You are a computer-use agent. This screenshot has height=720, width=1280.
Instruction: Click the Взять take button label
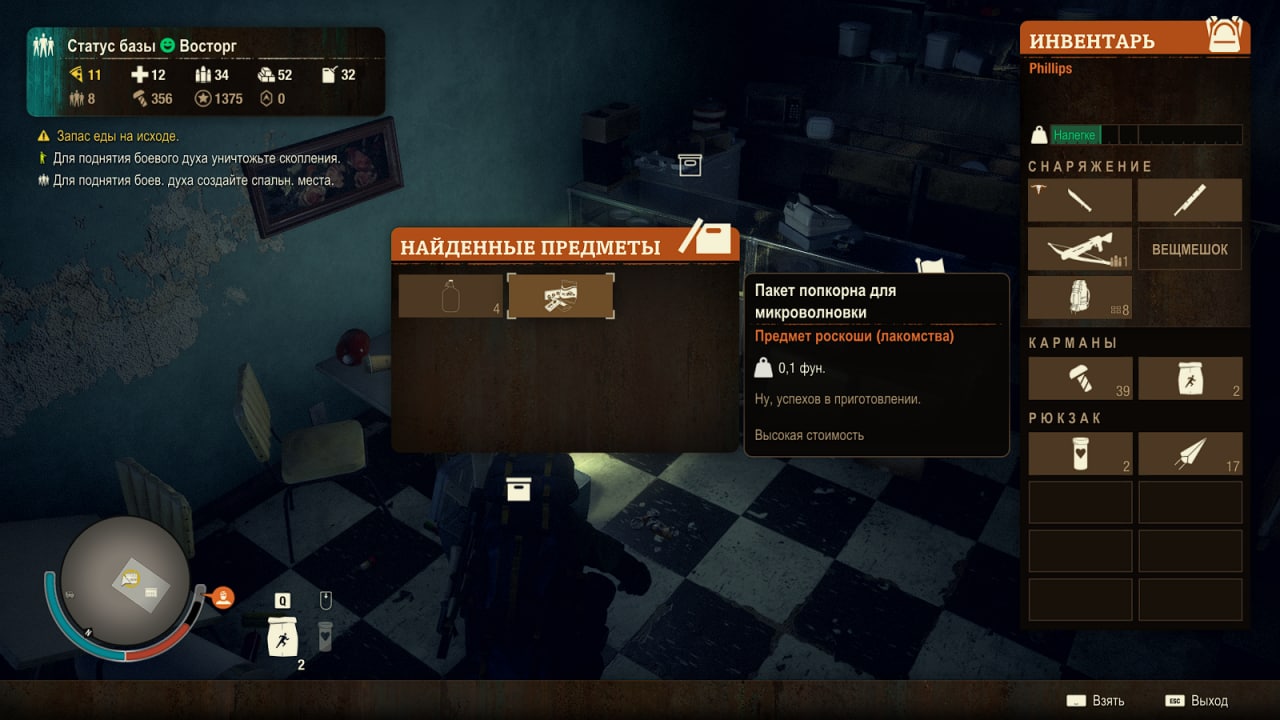click(1107, 701)
